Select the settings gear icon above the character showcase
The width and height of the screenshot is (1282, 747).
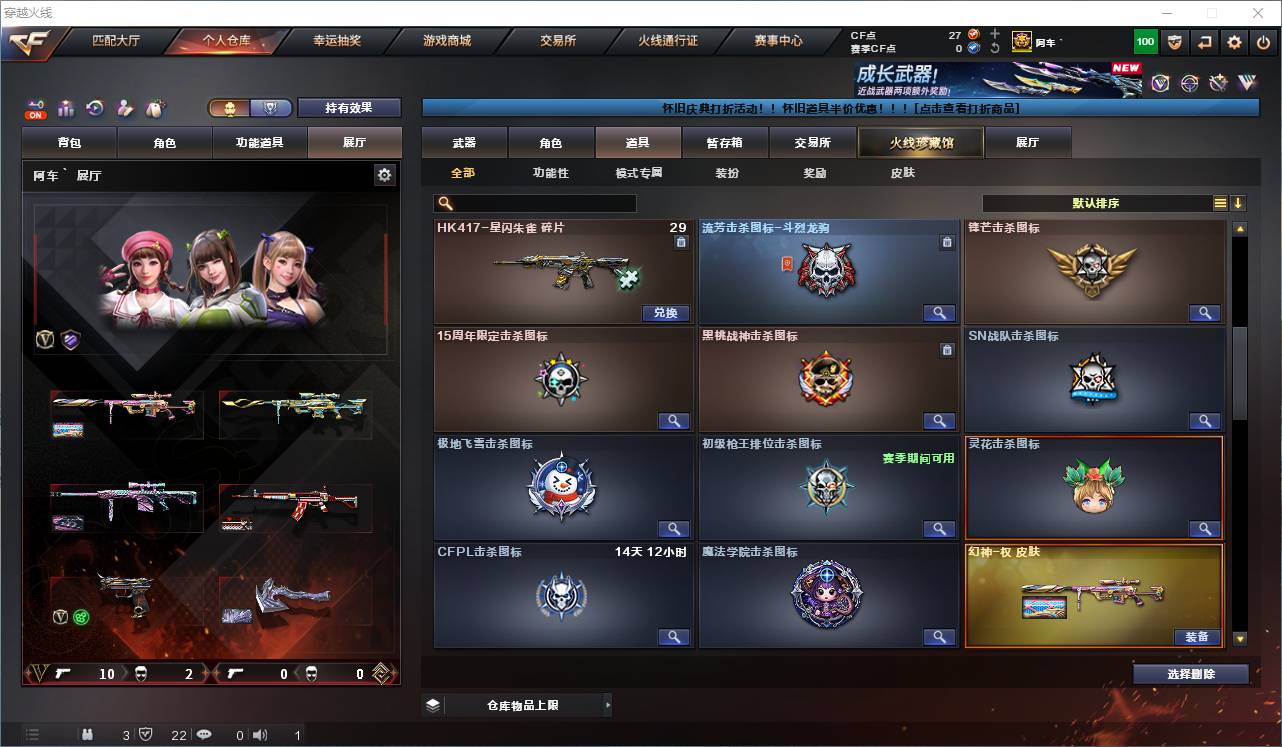pyautogui.click(x=385, y=174)
